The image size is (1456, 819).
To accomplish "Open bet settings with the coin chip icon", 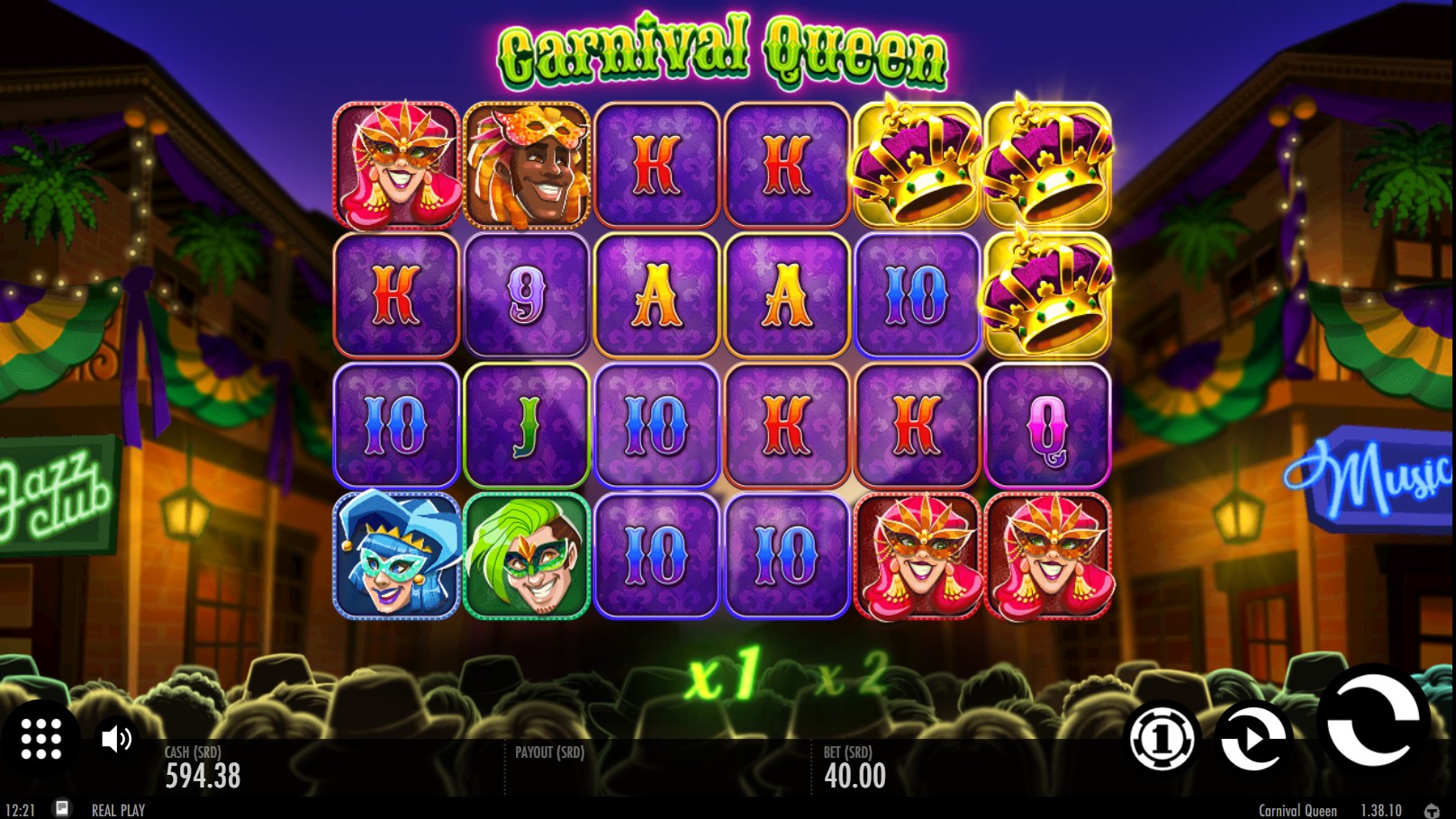I will (x=1162, y=740).
